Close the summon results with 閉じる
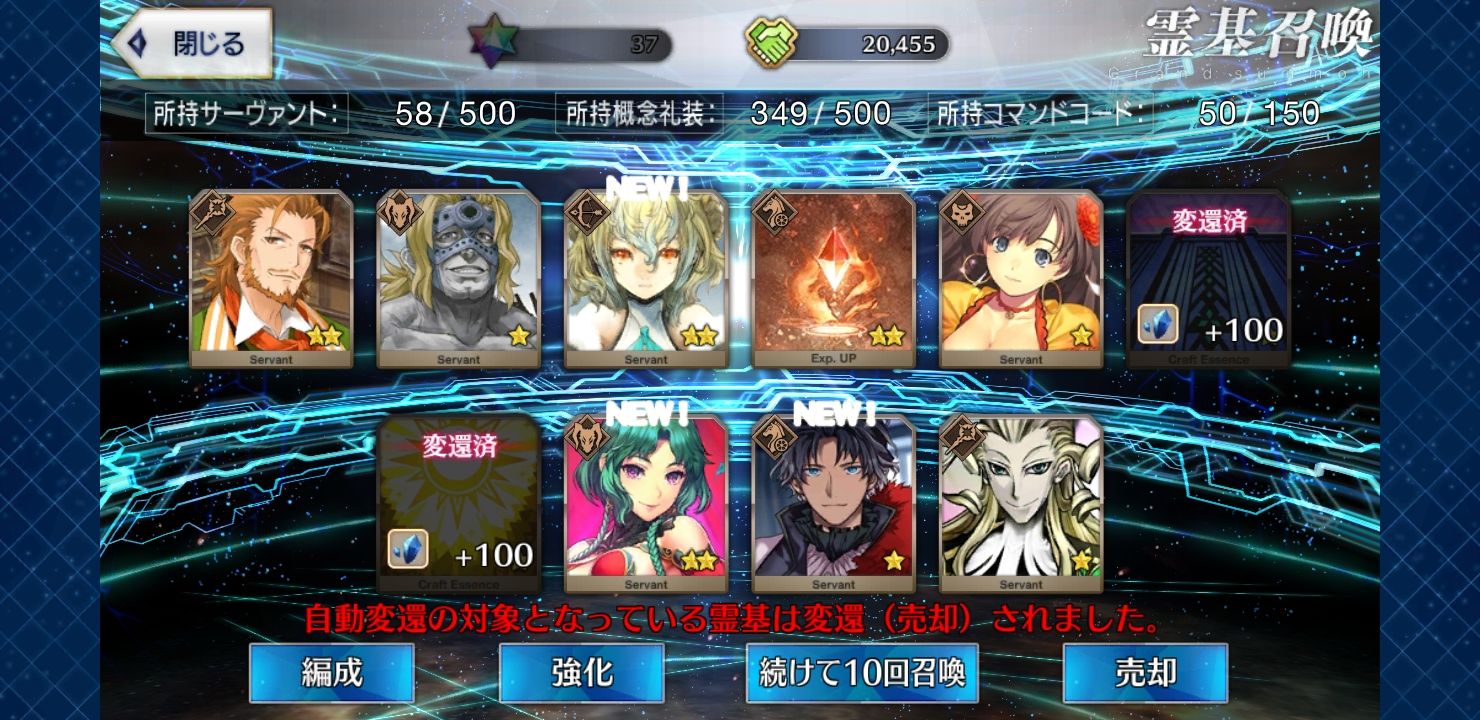Image resolution: width=1480 pixels, height=720 pixels. pos(192,44)
